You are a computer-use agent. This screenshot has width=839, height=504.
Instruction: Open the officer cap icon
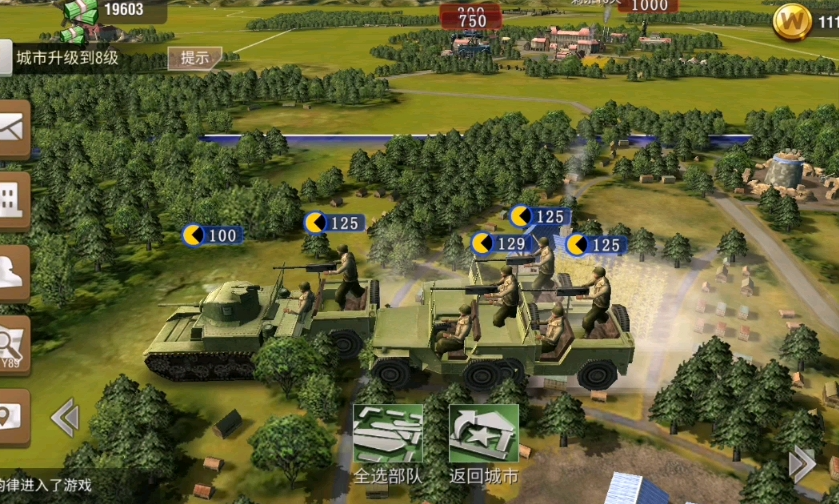[x=13, y=272]
